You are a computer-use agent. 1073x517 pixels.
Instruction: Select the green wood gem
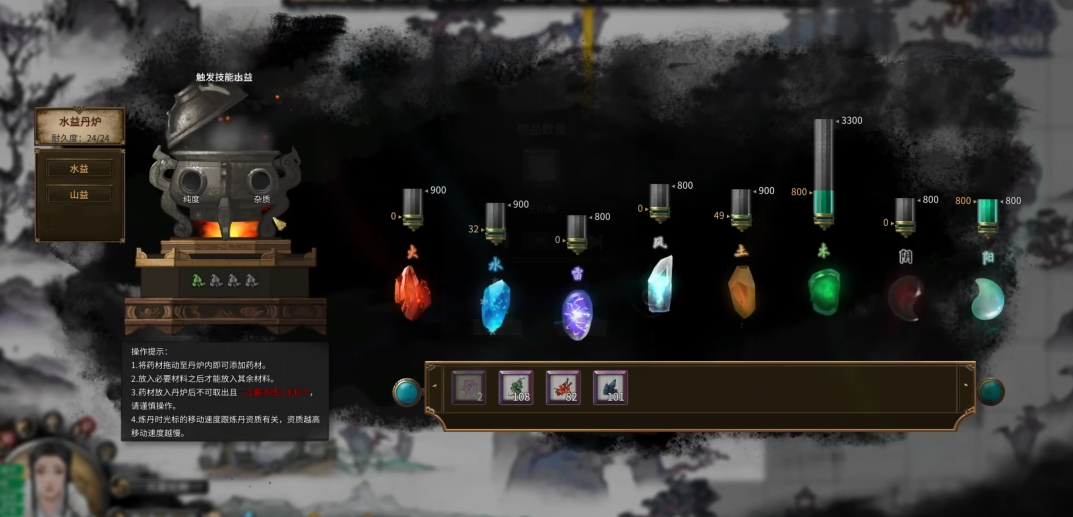coord(824,291)
